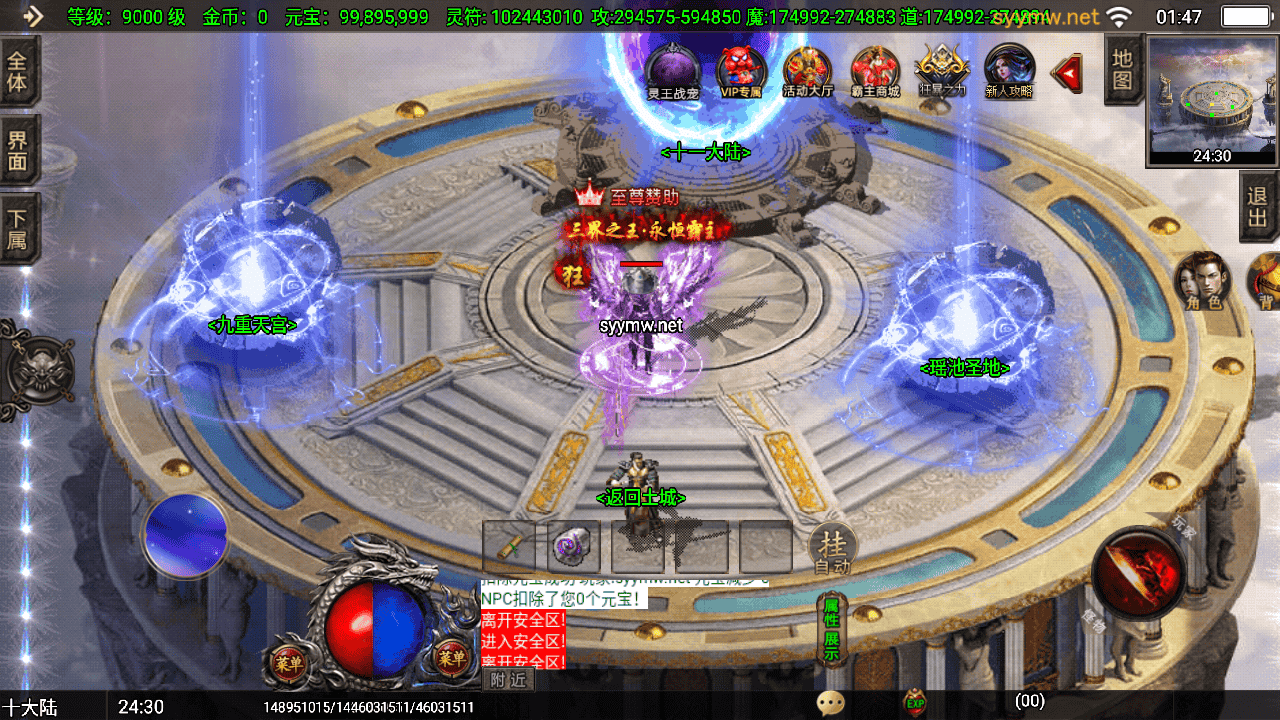Click the 退出 exit button

(x=1258, y=207)
